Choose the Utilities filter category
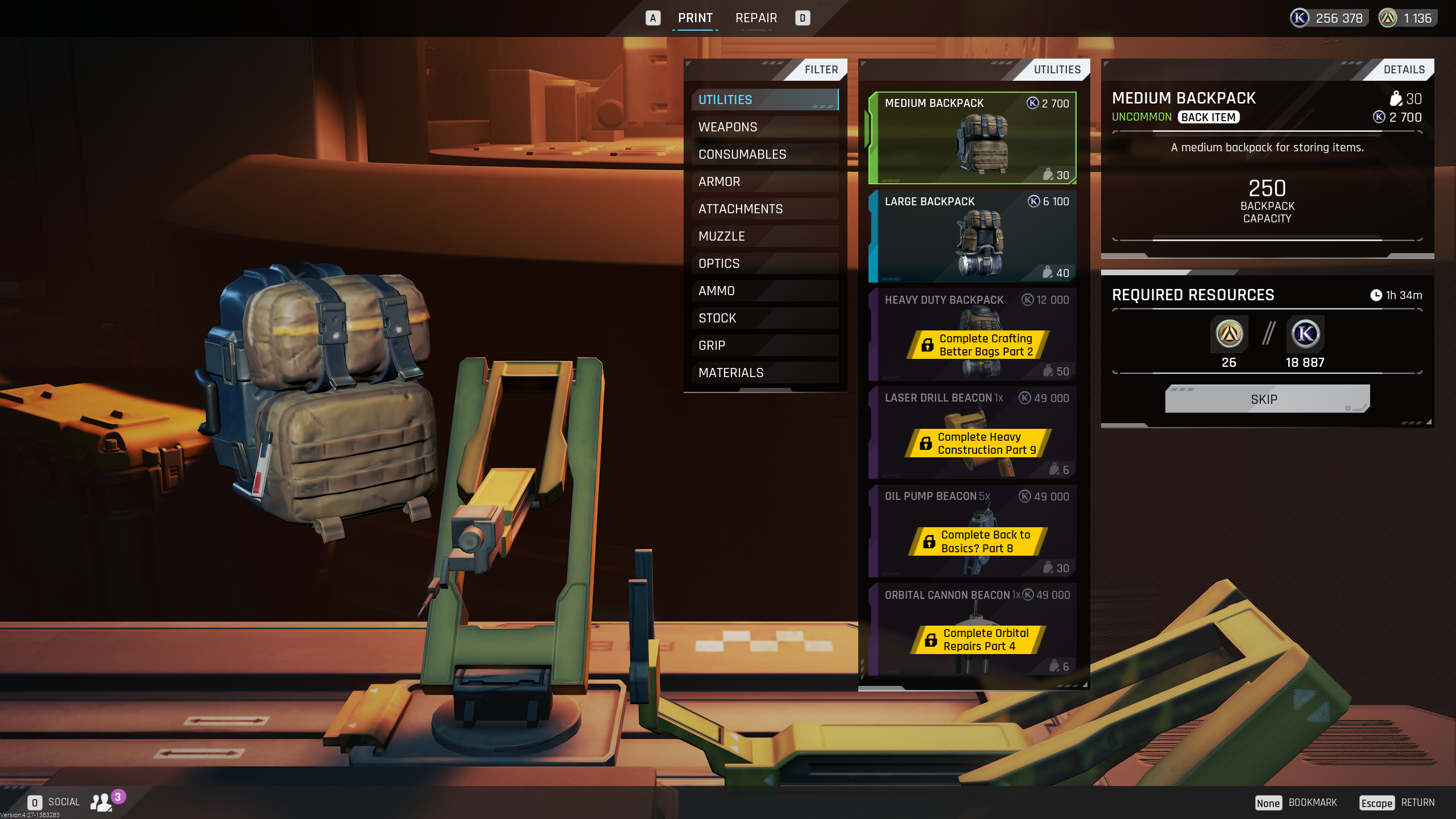Viewport: 1456px width, 819px height. 764,100
